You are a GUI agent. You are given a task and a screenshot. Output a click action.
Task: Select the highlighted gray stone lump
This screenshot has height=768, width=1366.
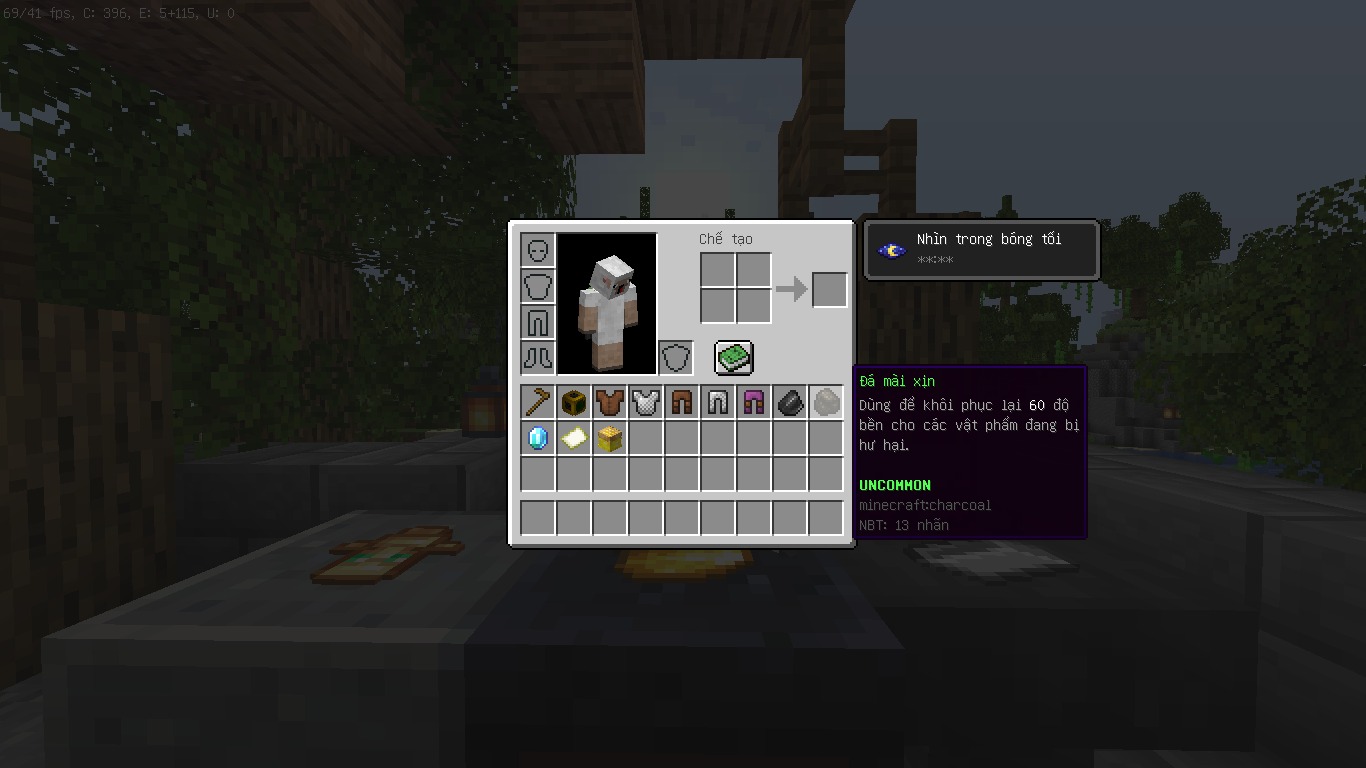click(826, 402)
